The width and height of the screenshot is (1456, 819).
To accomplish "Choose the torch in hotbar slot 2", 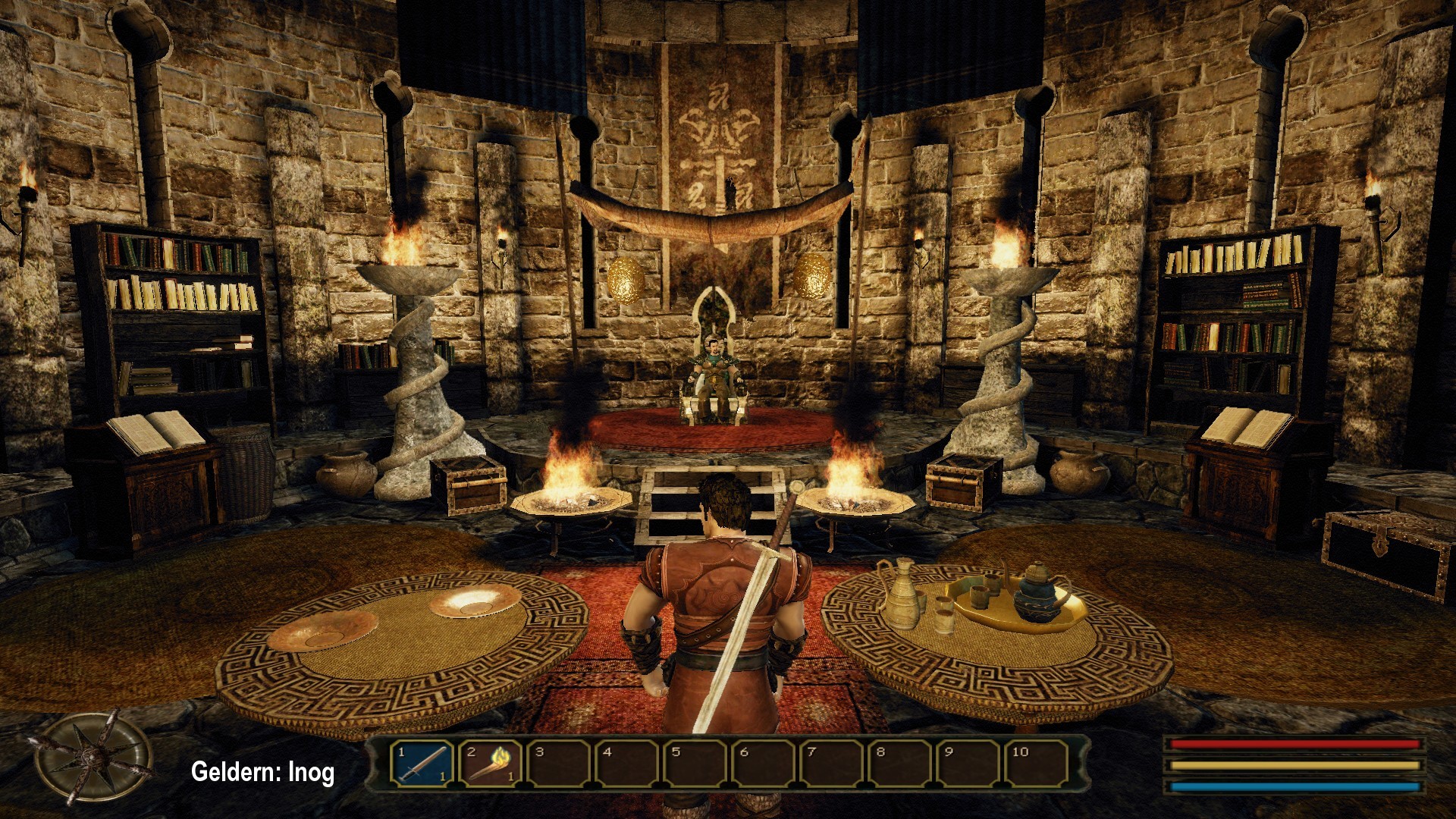I will pyautogui.click(x=490, y=763).
